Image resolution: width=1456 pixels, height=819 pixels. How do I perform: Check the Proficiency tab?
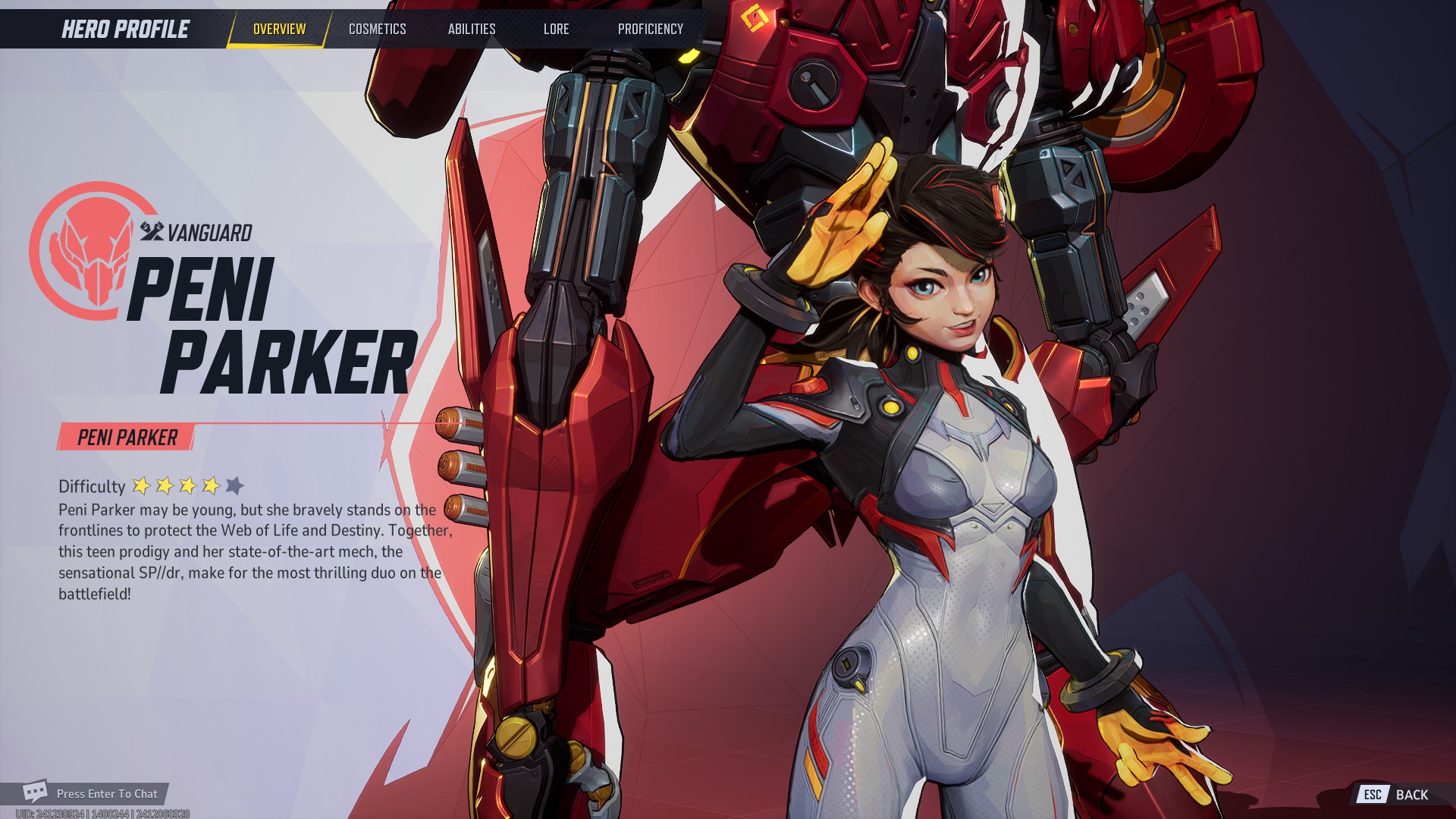pos(650,30)
